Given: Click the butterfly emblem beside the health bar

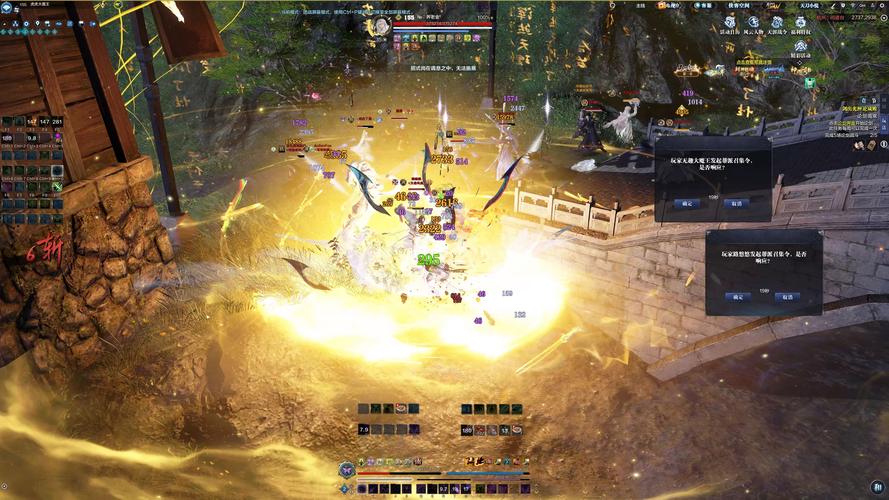Looking at the screenshot, I should click(346, 468).
